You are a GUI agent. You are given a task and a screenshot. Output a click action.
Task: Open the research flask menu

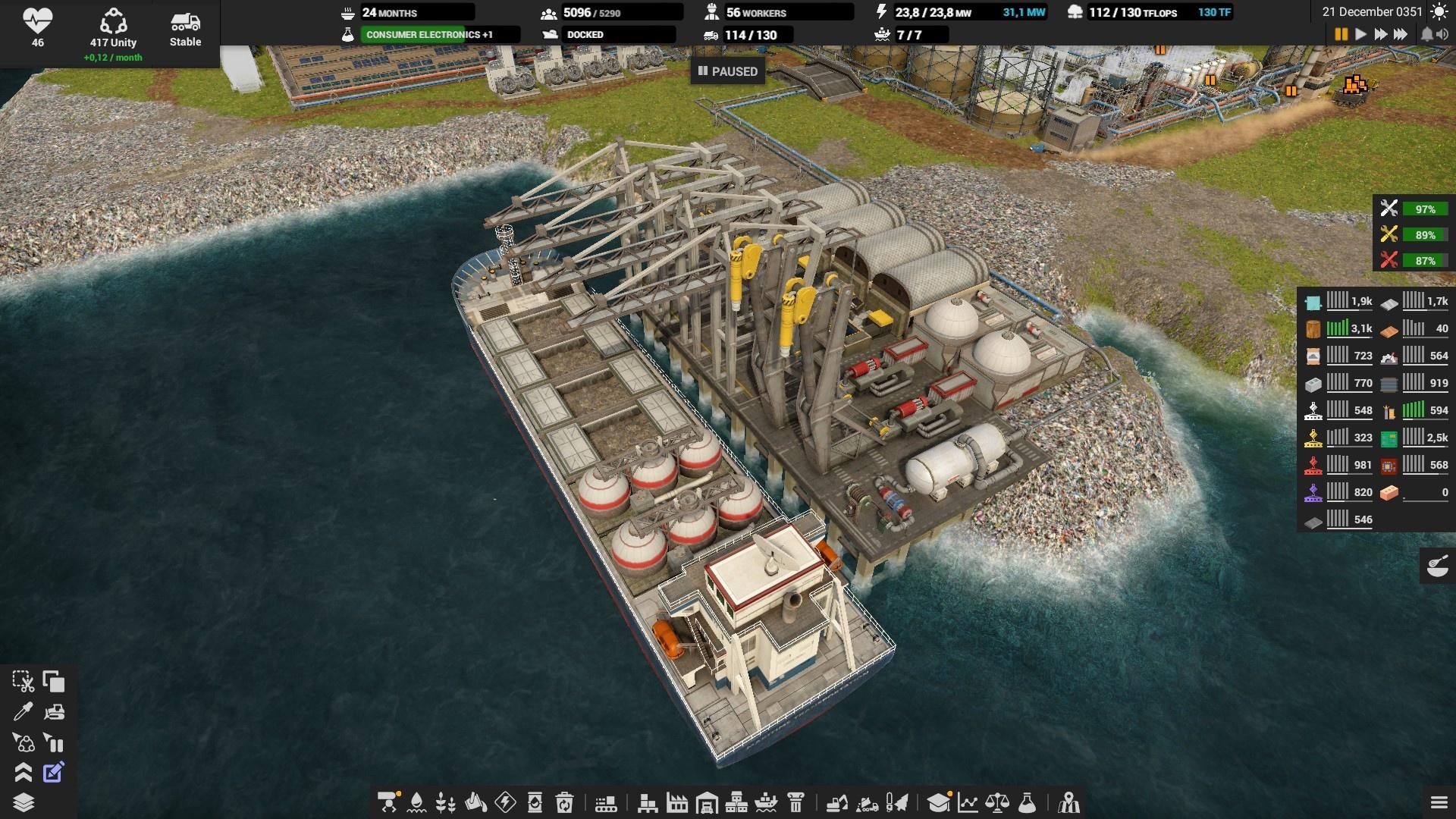1027,802
